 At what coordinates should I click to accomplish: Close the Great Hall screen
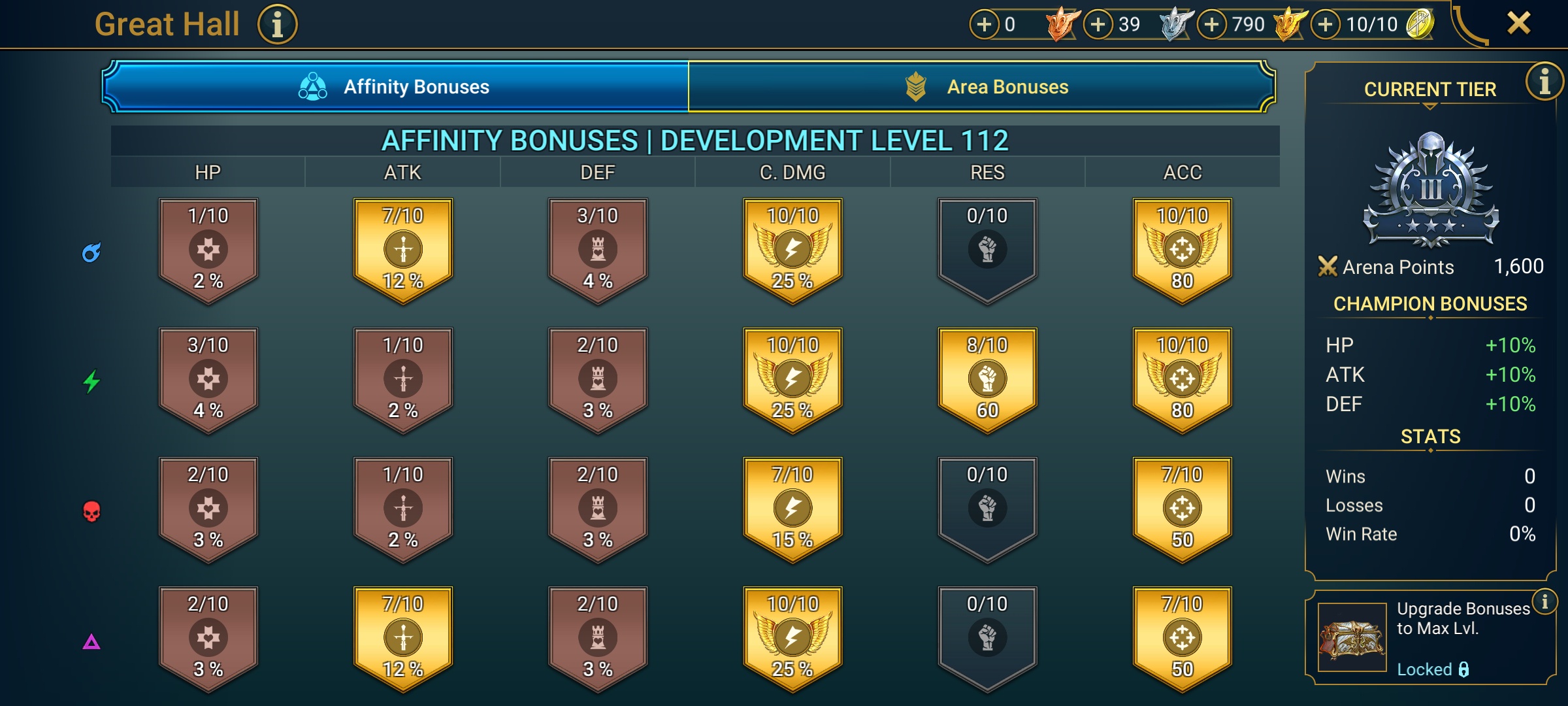[x=1518, y=24]
